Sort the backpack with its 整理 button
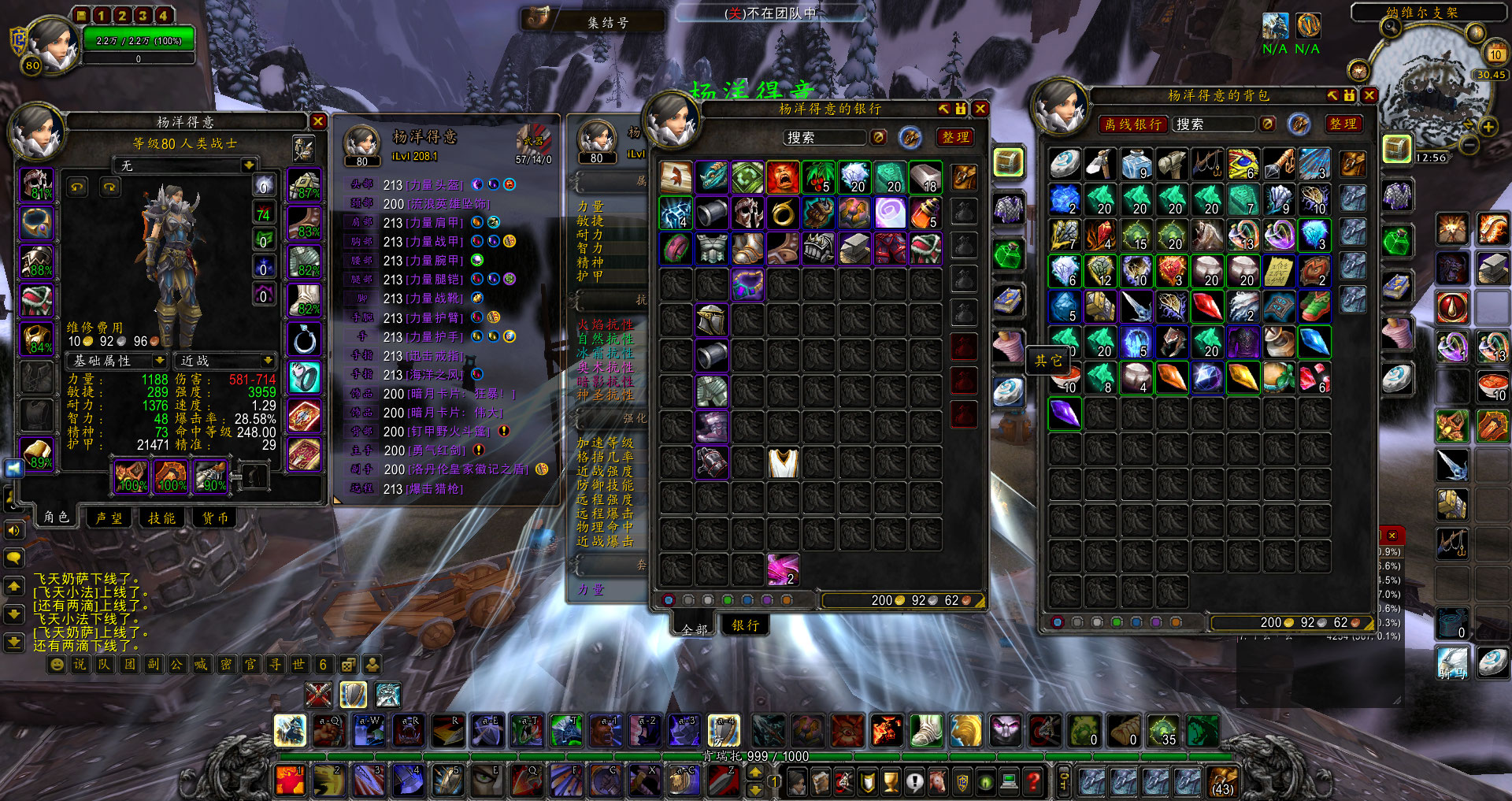The height and width of the screenshot is (801, 1512). [1343, 124]
